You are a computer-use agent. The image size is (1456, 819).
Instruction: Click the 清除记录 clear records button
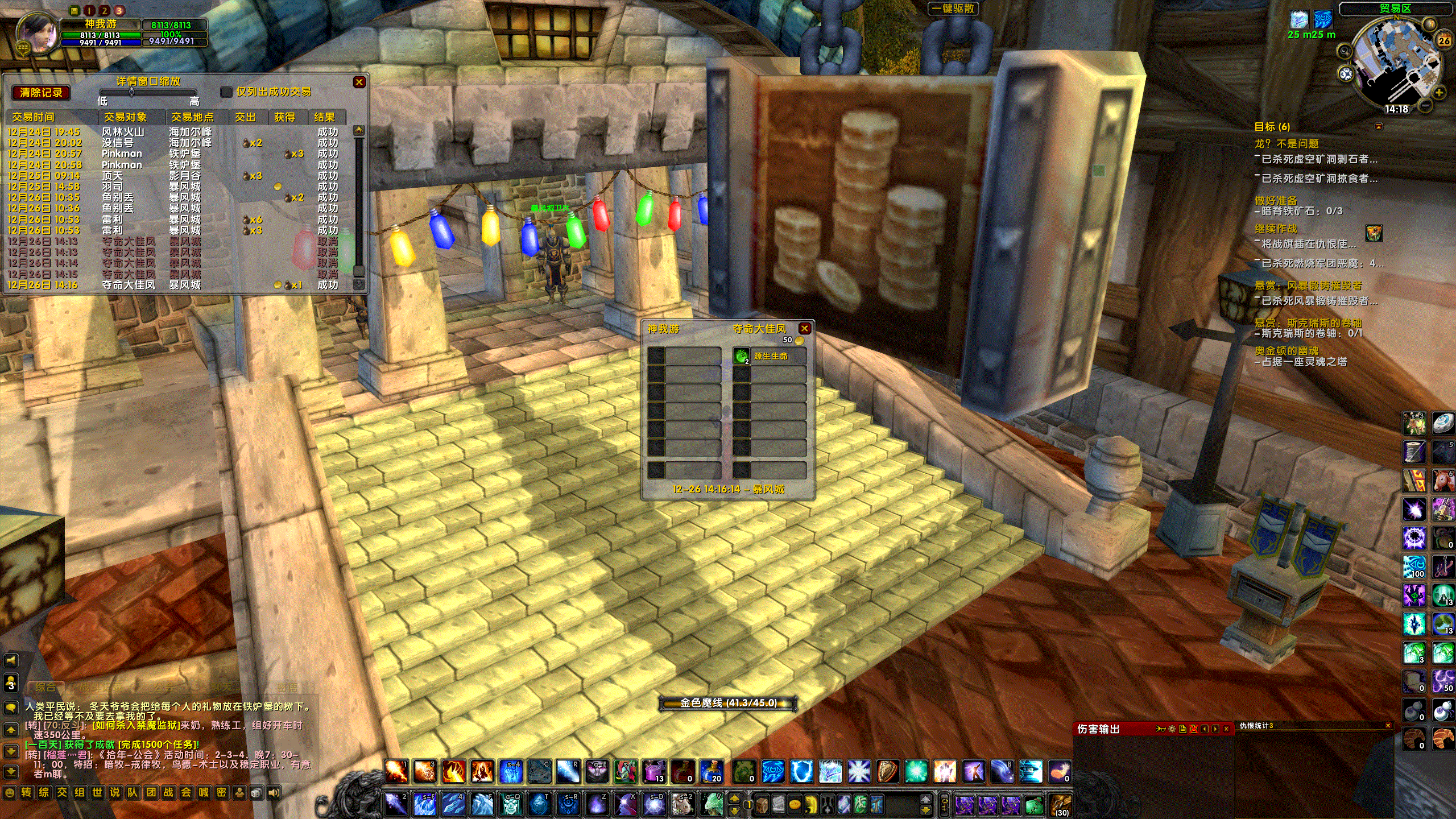41,93
